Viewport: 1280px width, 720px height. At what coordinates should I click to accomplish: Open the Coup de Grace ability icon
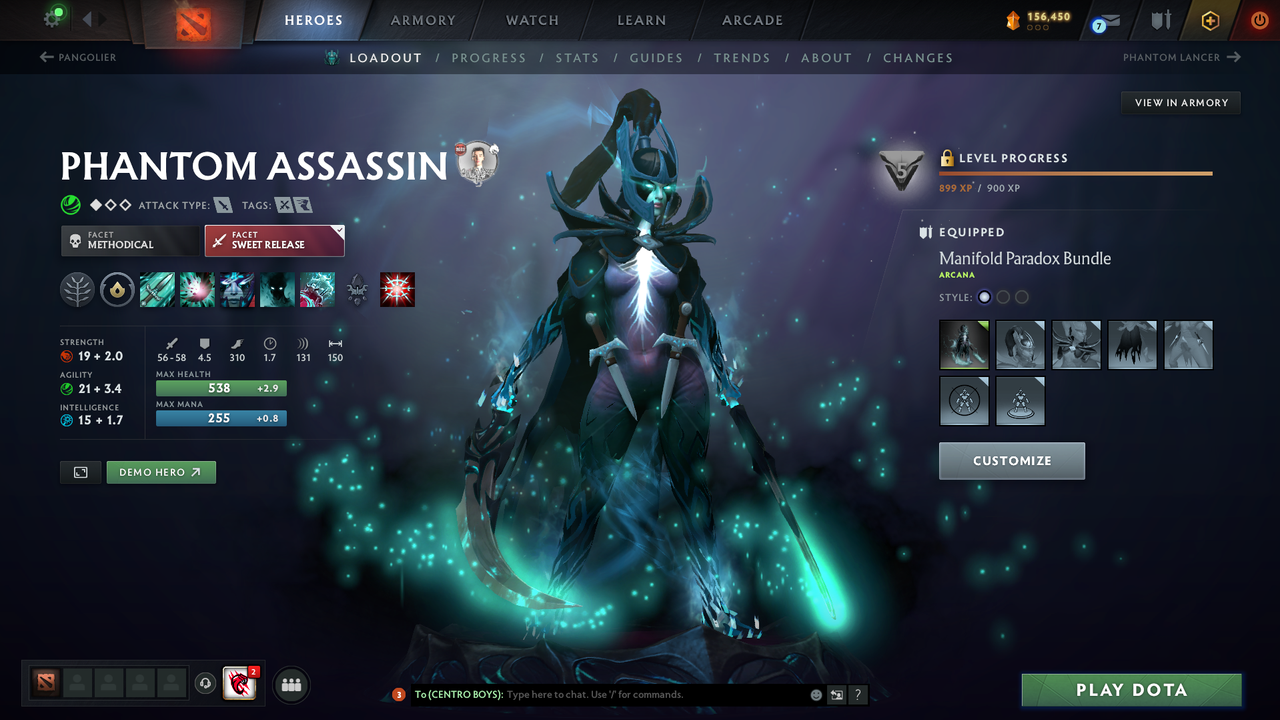[397, 290]
